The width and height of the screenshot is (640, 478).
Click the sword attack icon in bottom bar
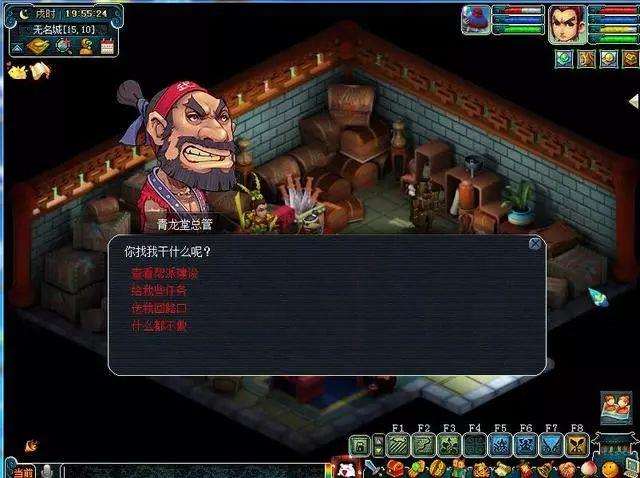click(x=371, y=468)
